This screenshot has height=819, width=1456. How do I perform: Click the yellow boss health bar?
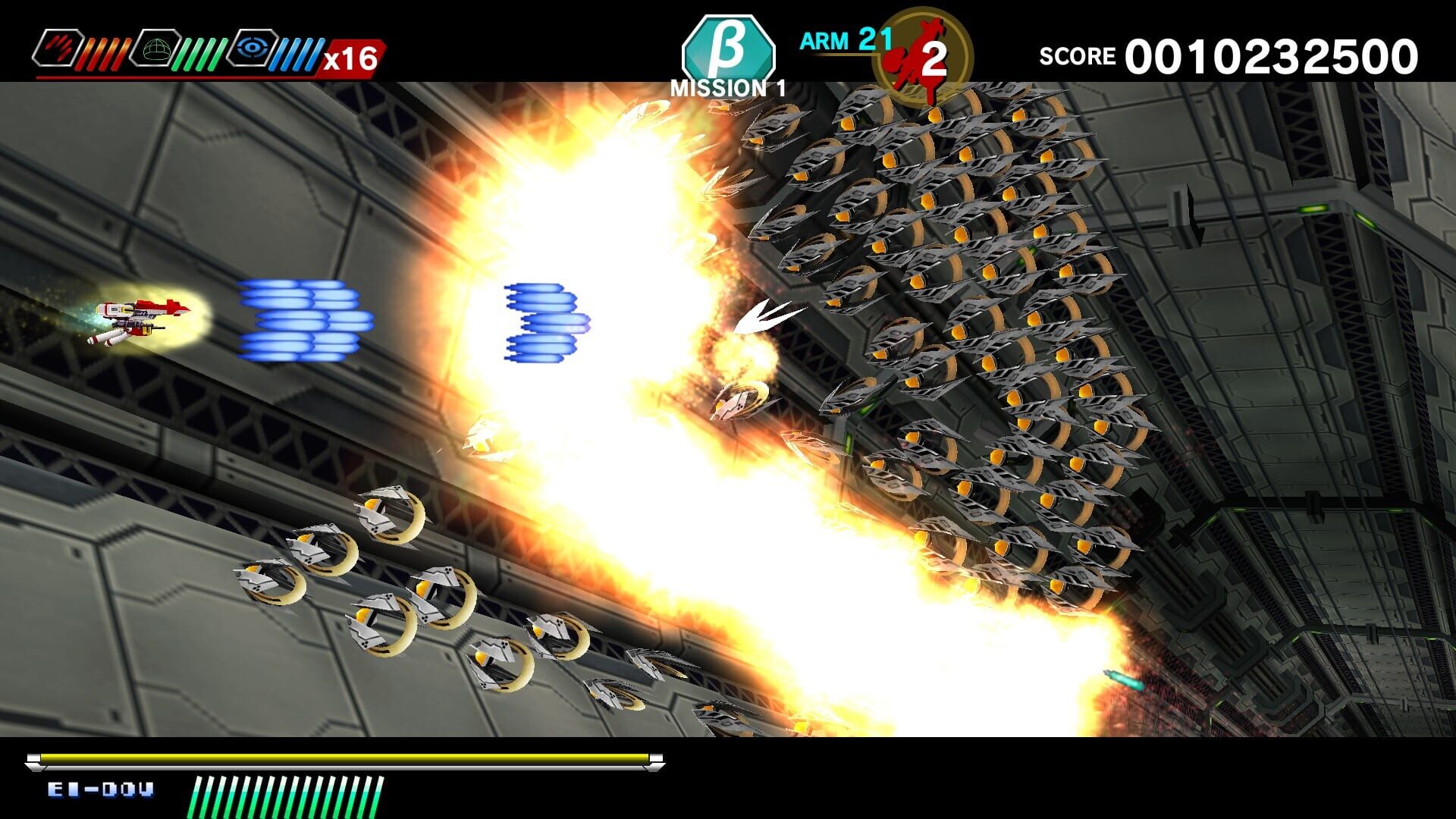[341, 757]
